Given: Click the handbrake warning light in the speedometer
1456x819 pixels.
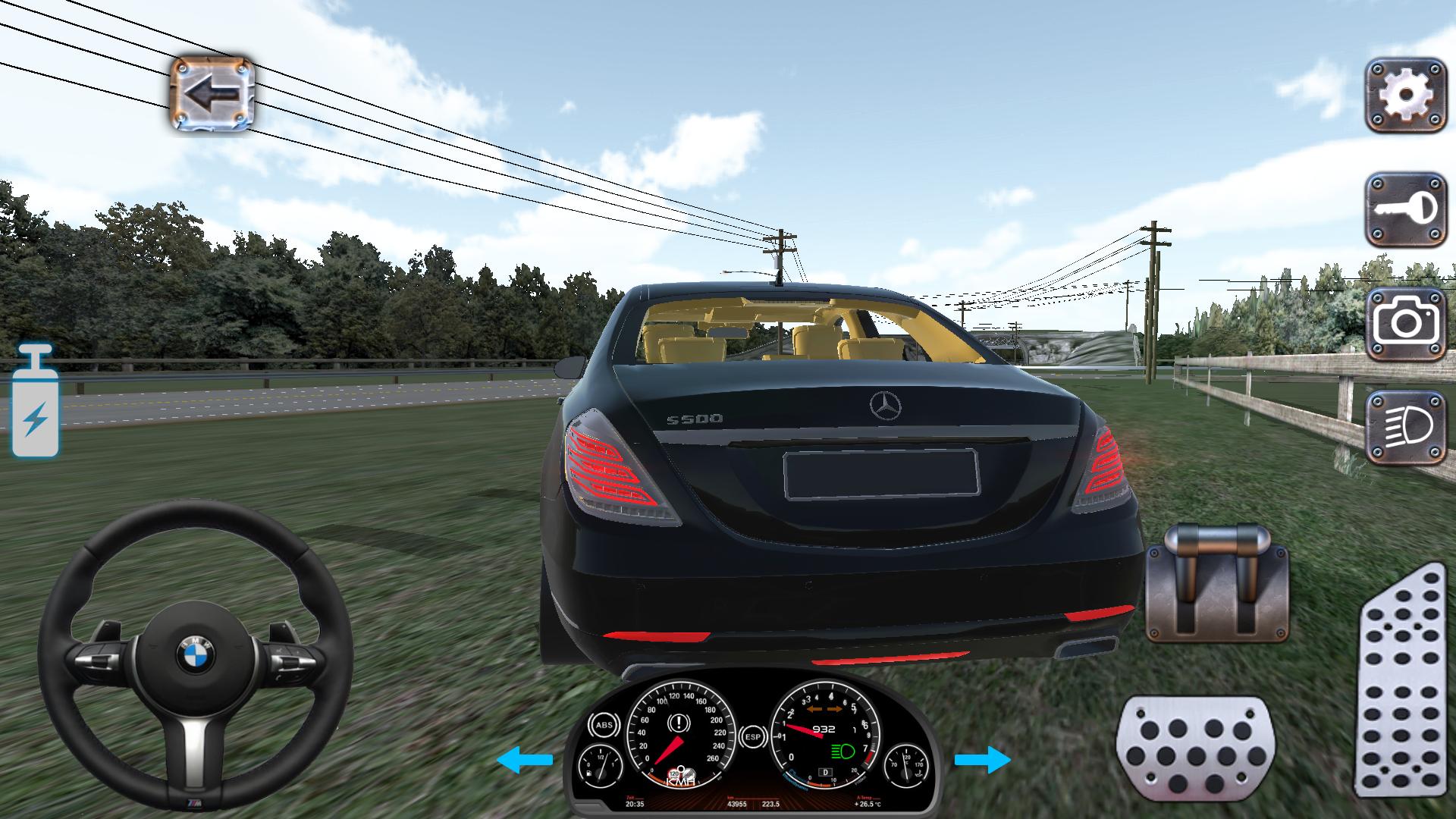Looking at the screenshot, I should point(678,723).
